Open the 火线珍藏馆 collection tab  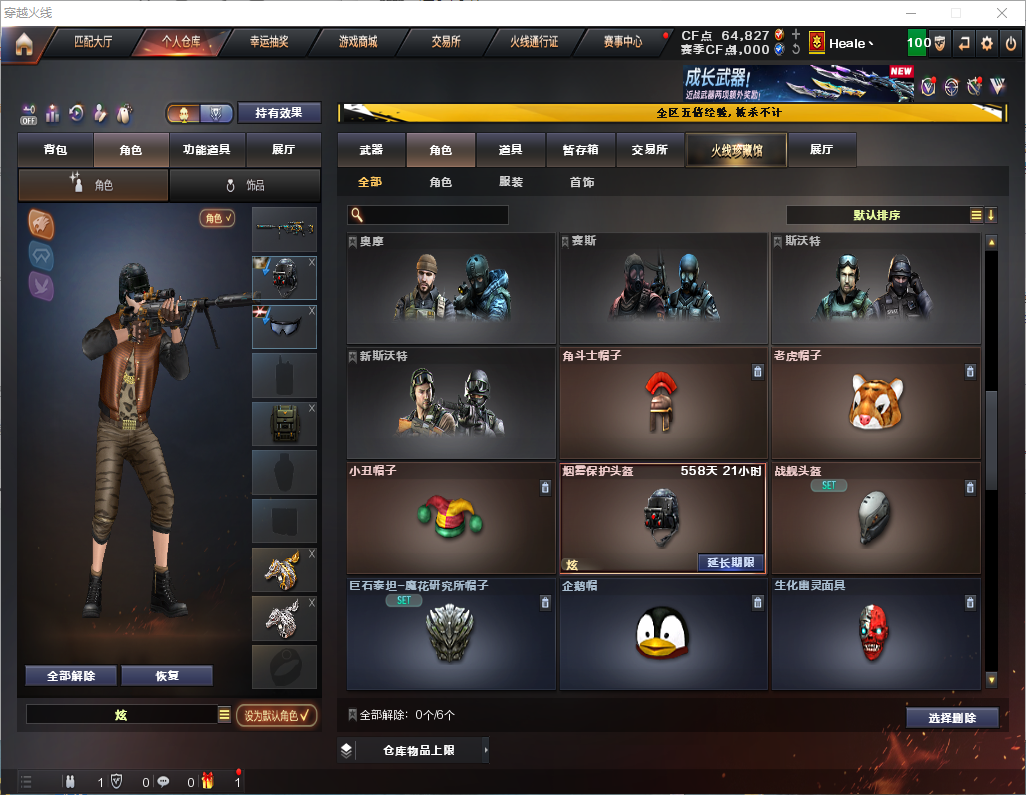[735, 149]
